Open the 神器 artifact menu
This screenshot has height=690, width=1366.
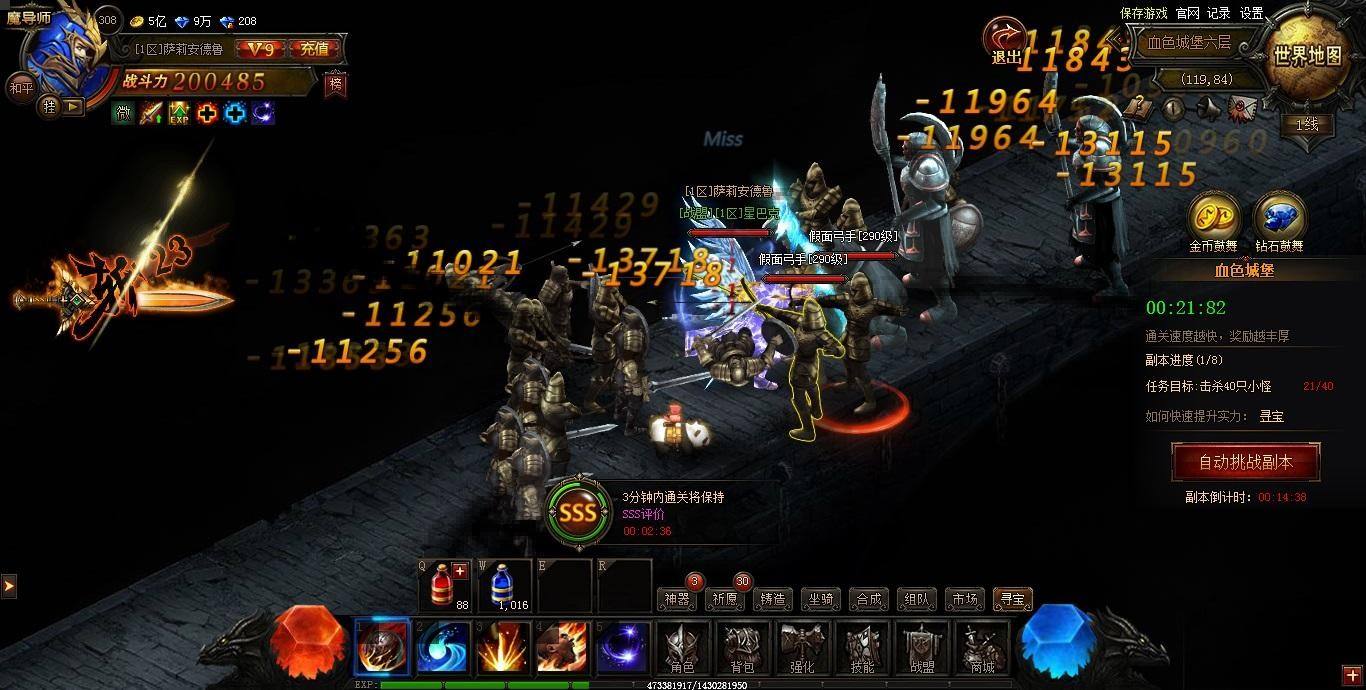(677, 599)
